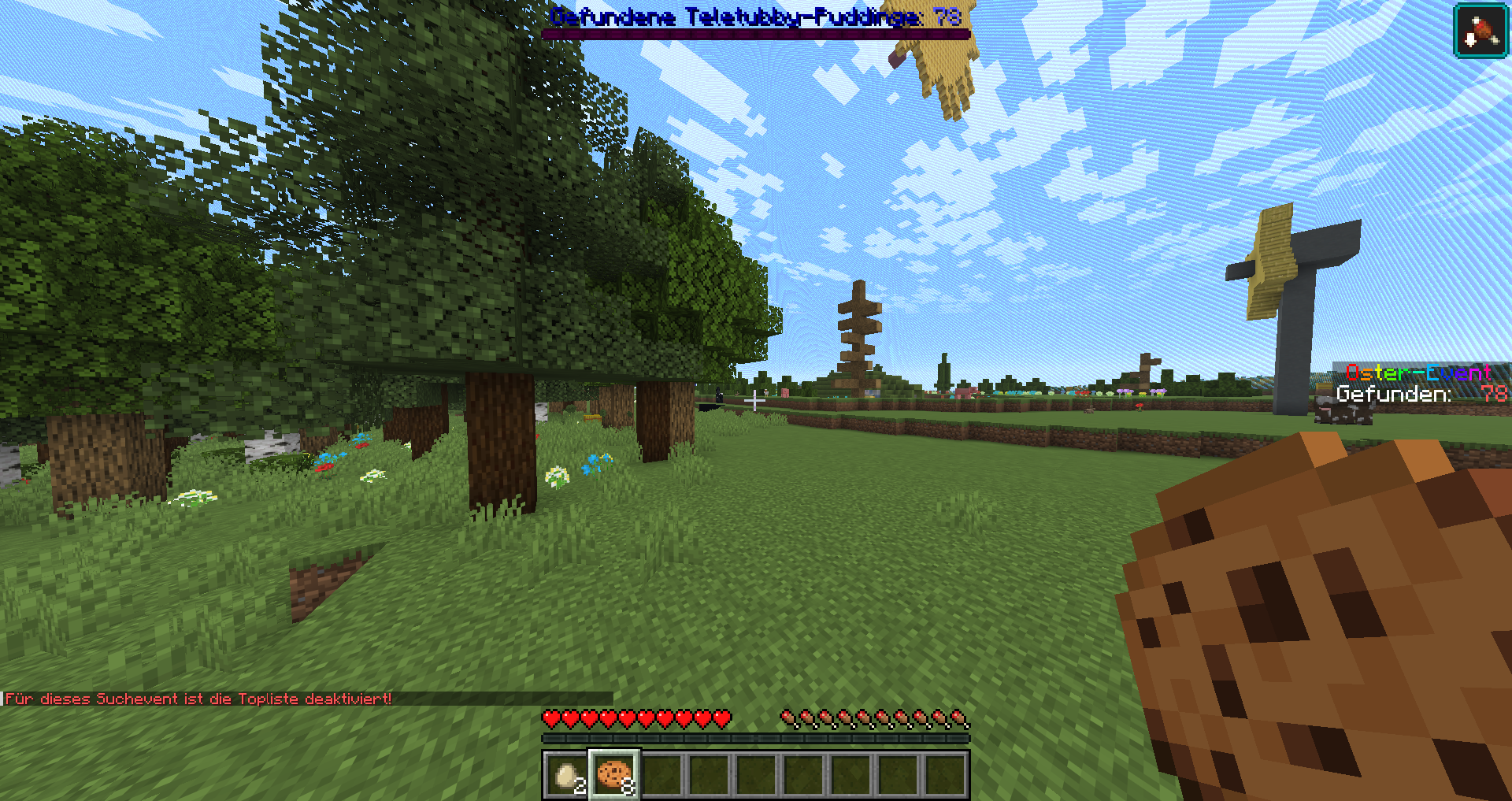Viewport: 1512px width, 801px height.
Task: Select the cookie hotbar slot
Action: coord(614,775)
